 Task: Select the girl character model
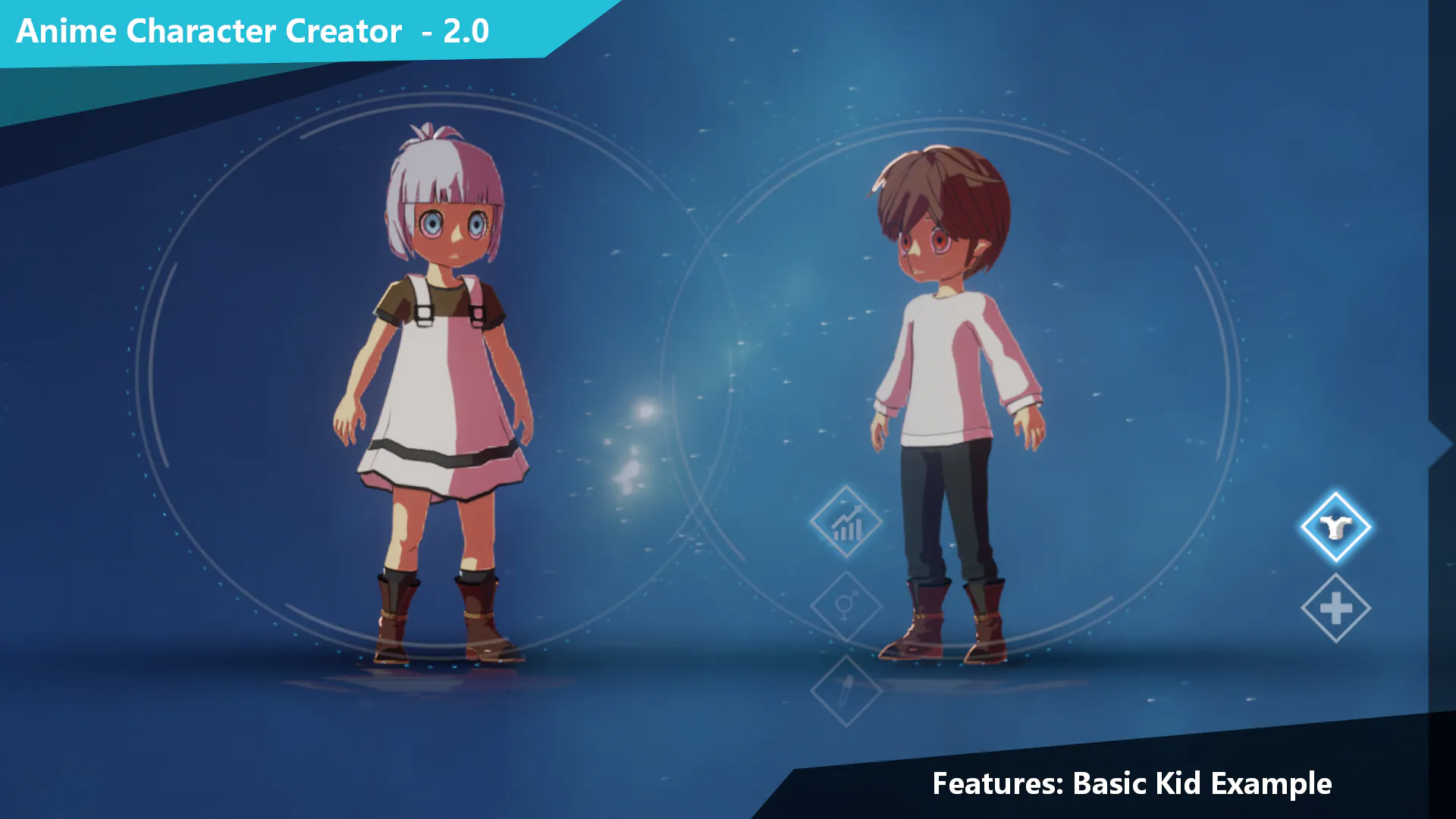point(440,379)
